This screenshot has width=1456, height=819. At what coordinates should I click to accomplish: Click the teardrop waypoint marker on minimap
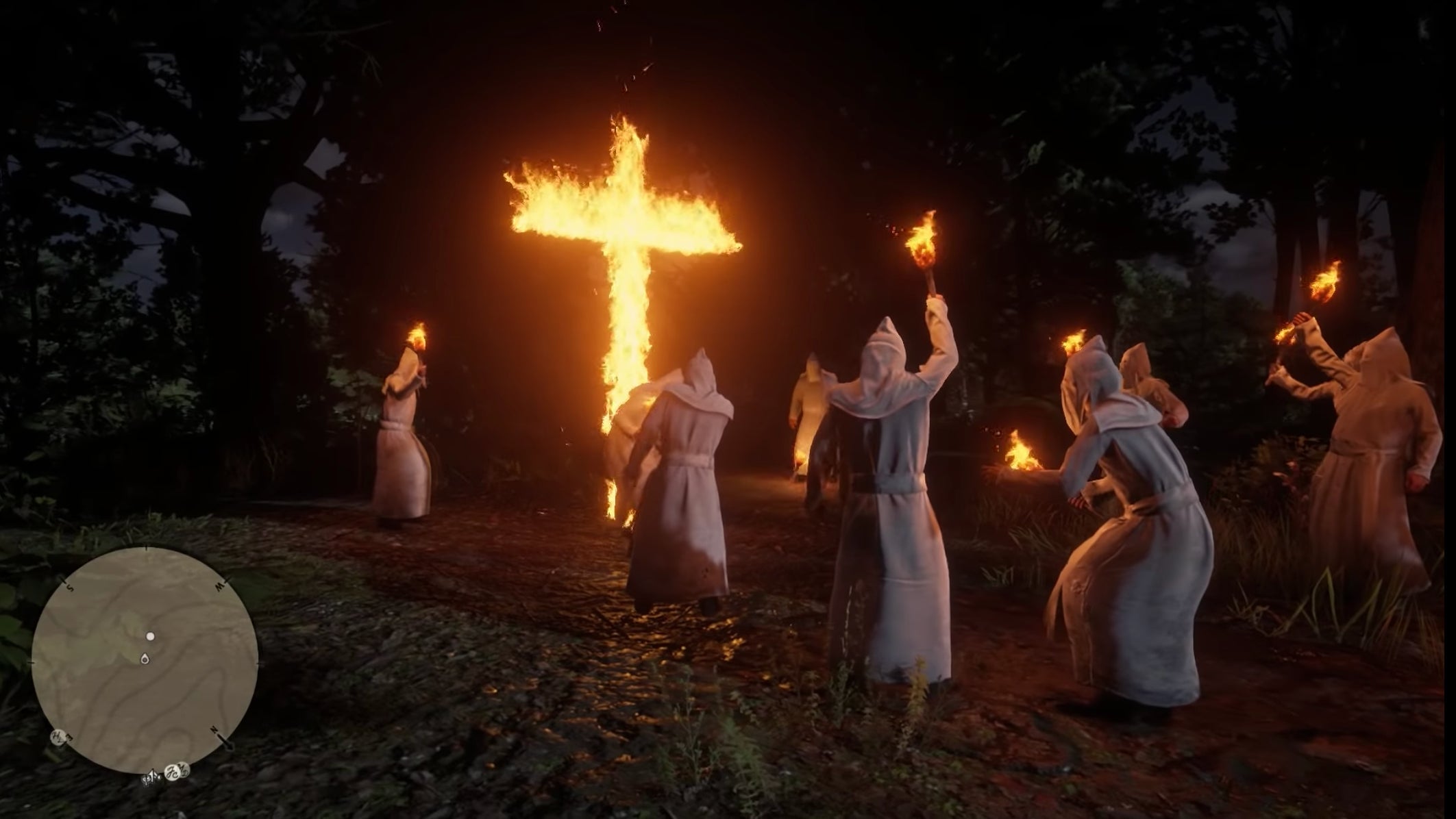pyautogui.click(x=146, y=658)
